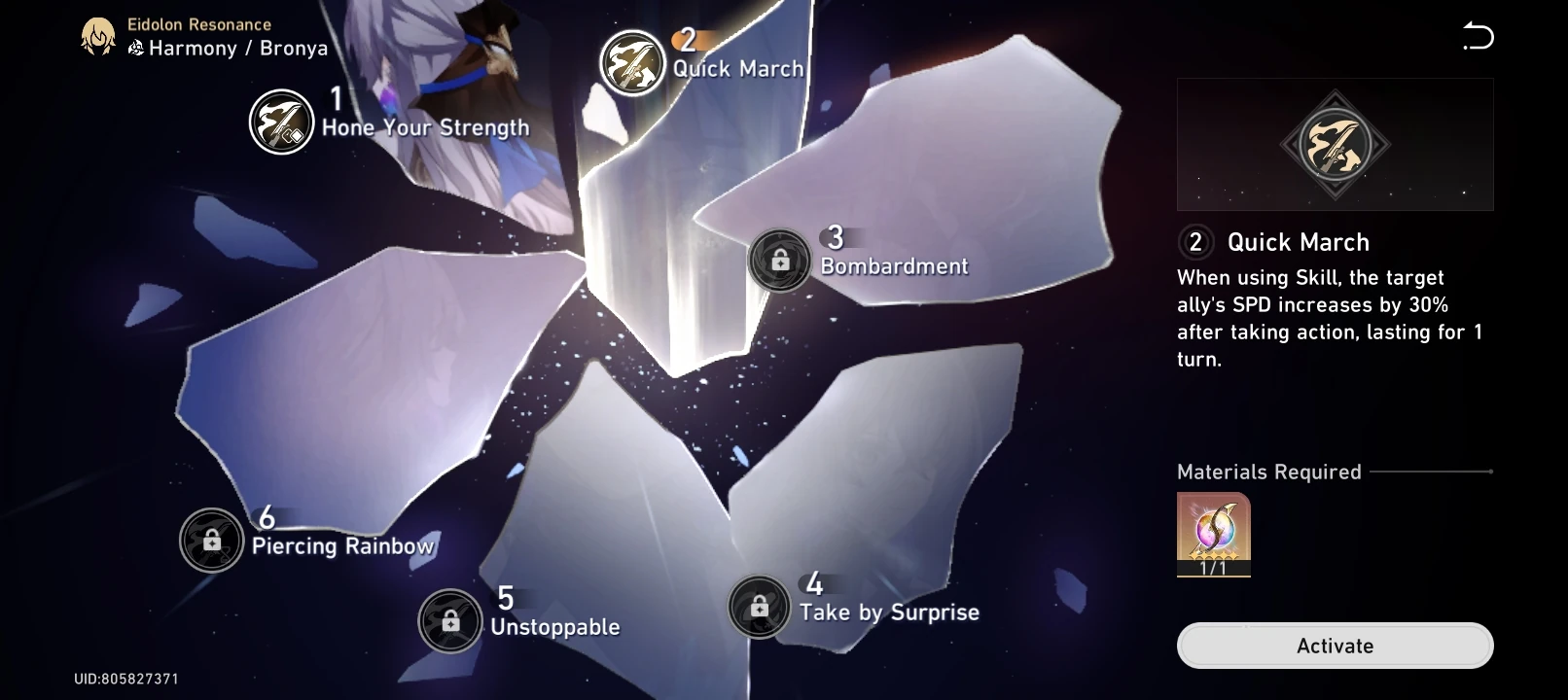Click Bronya's character portrait icon
Screen dimensions: 1568x700
(x=98, y=36)
